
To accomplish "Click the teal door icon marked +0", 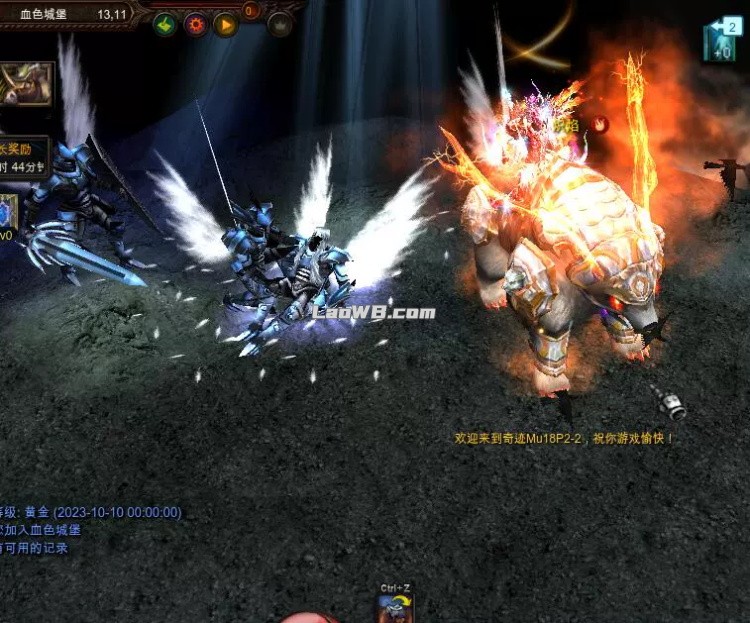I will (720, 42).
